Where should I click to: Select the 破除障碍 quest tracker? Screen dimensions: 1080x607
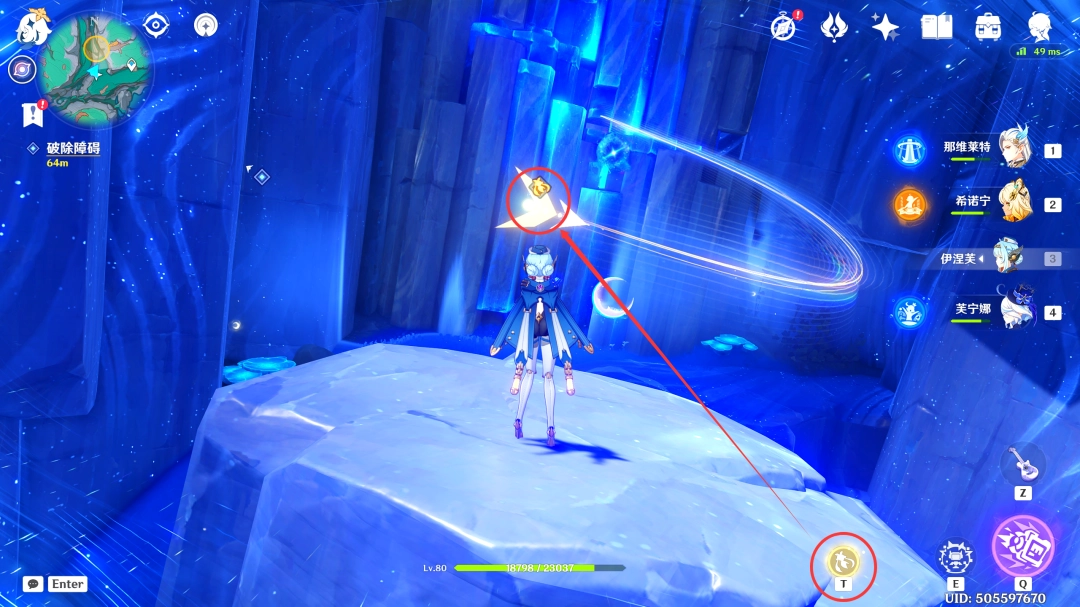click(72, 148)
